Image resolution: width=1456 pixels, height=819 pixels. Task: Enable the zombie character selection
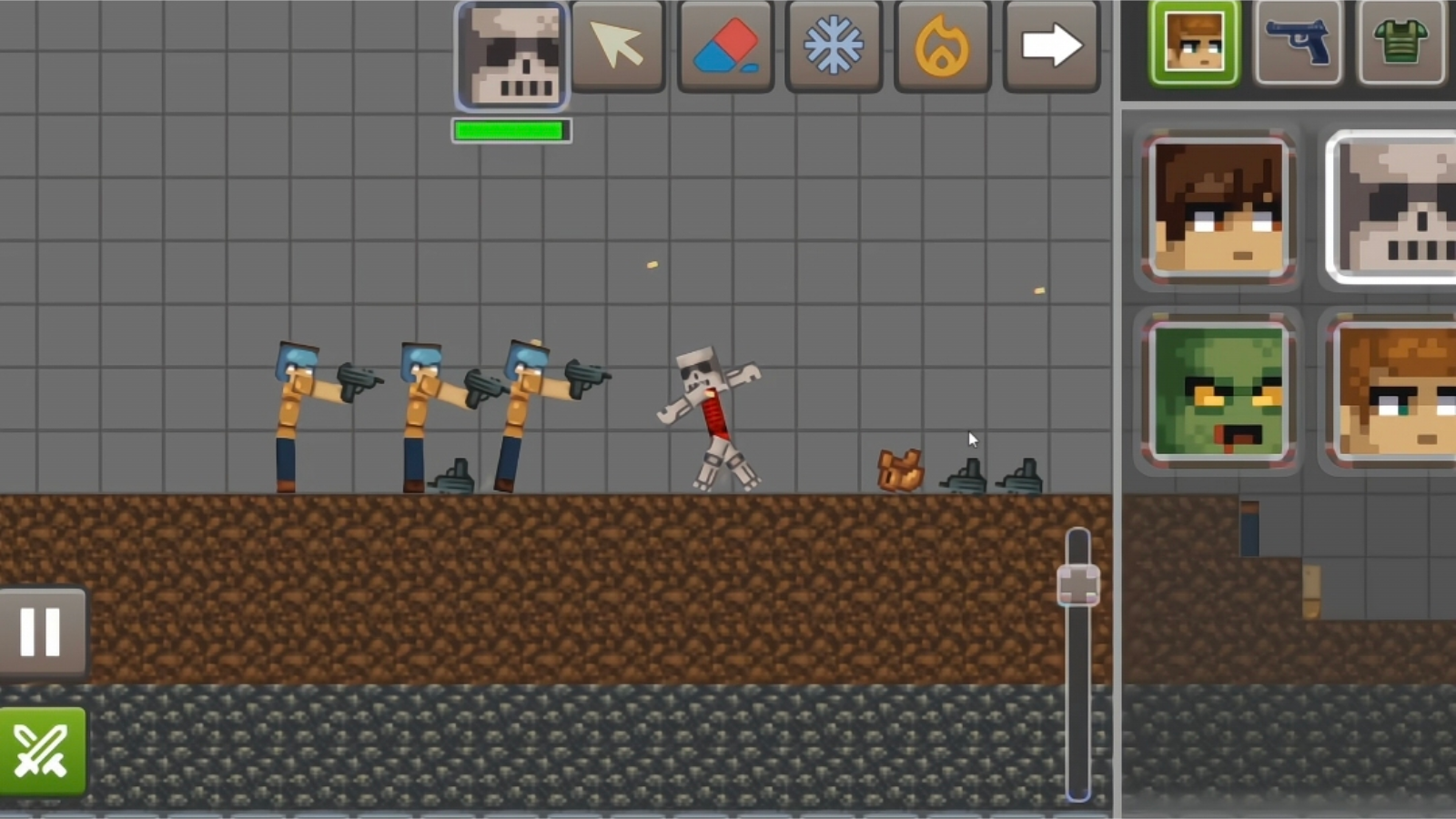(x=1219, y=394)
